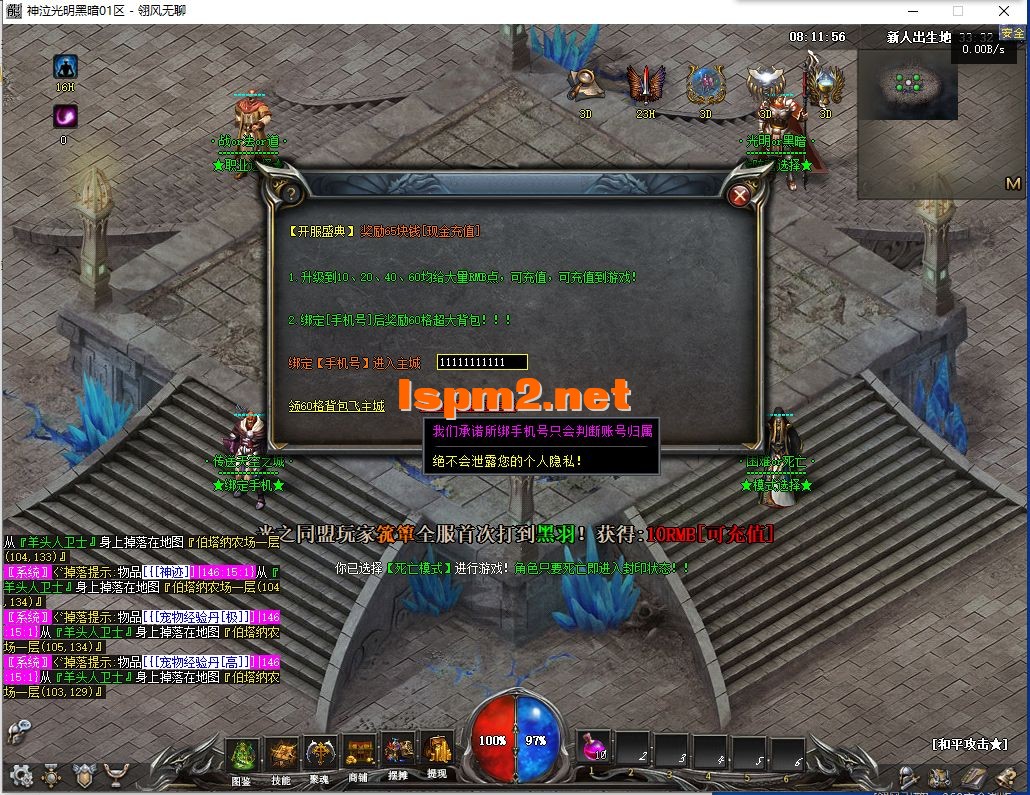The image size is (1030, 795).
Task: Open the 技能 skills panel
Action: pos(281,755)
